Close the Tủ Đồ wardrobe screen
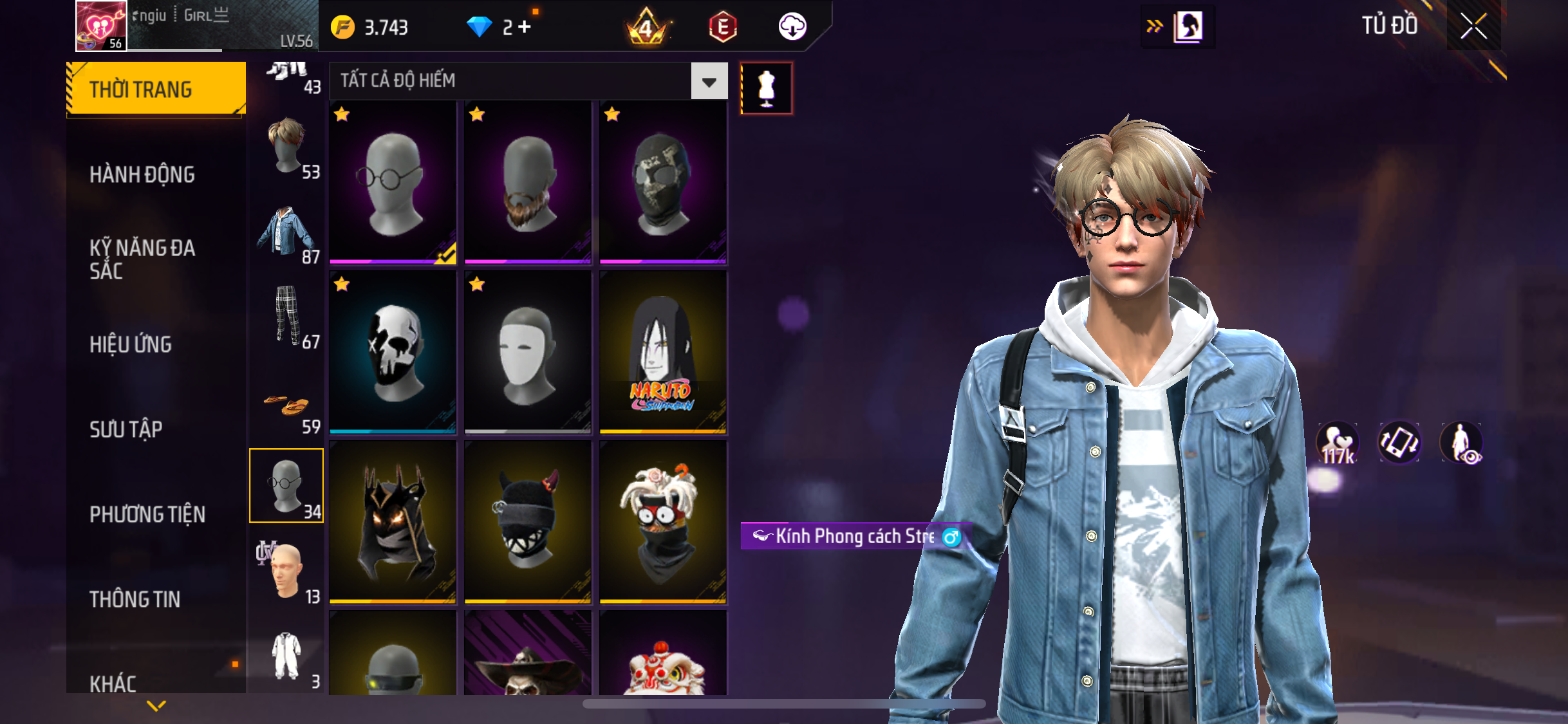 tap(1473, 26)
